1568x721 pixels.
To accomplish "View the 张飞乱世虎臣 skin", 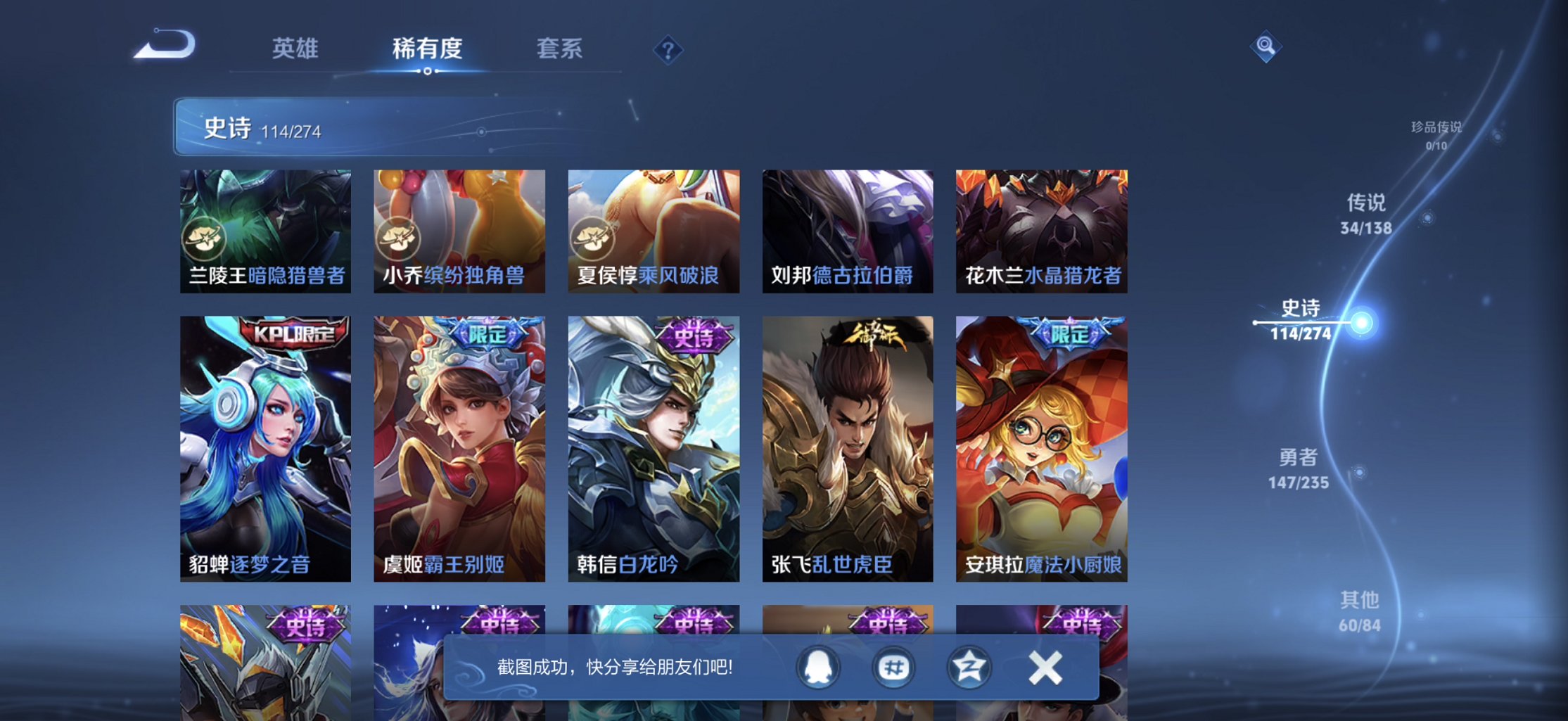I will [x=847, y=447].
